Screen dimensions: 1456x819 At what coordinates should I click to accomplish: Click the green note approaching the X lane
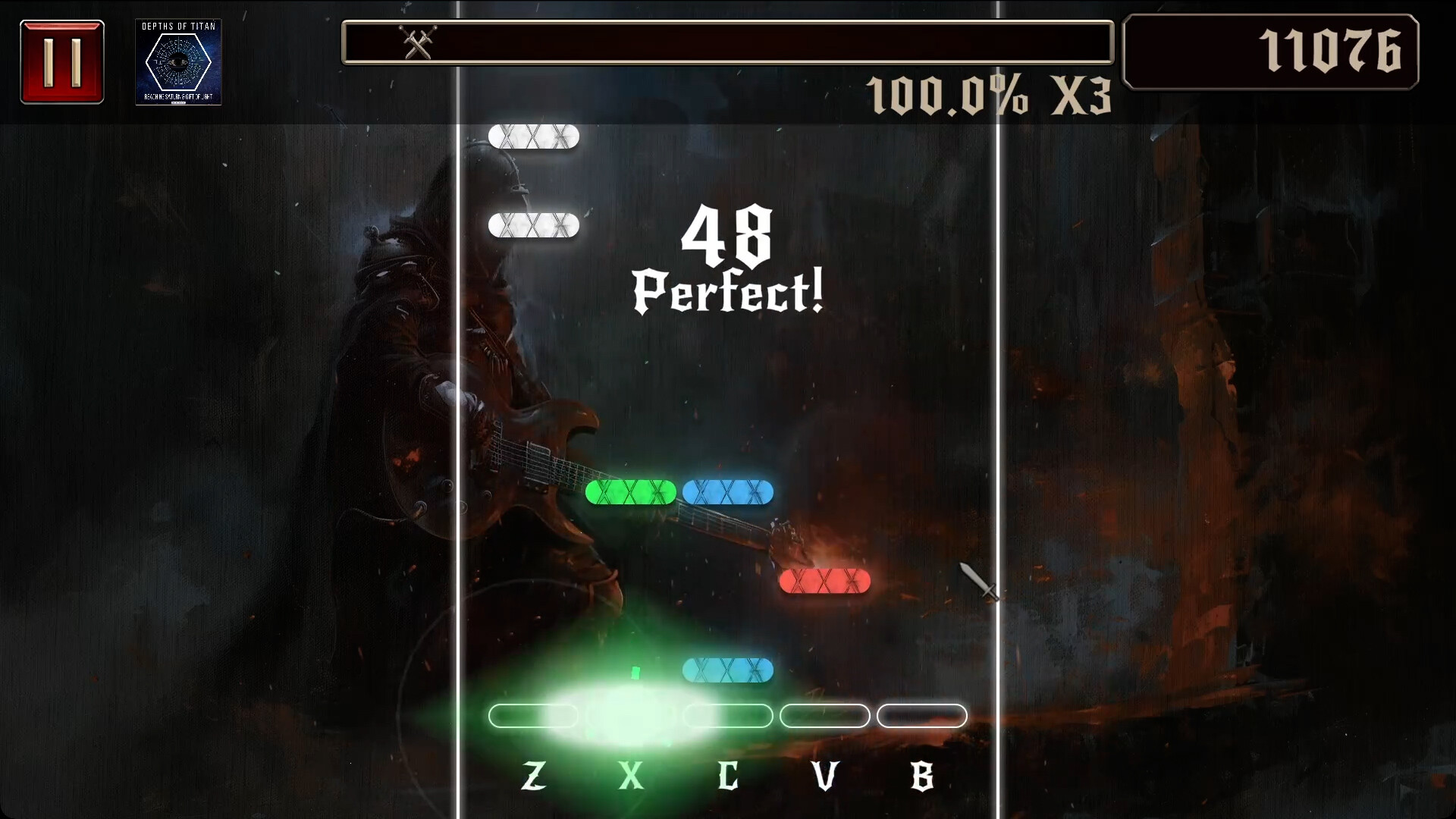click(632, 493)
